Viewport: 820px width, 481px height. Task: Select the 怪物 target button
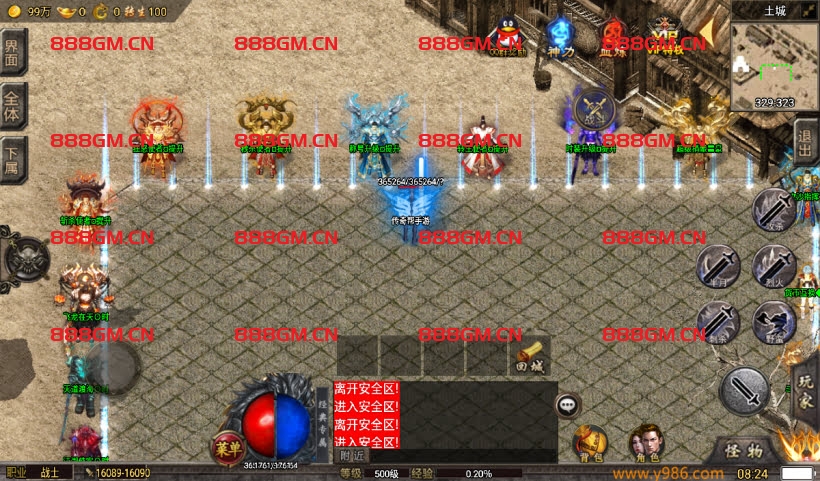[744, 451]
